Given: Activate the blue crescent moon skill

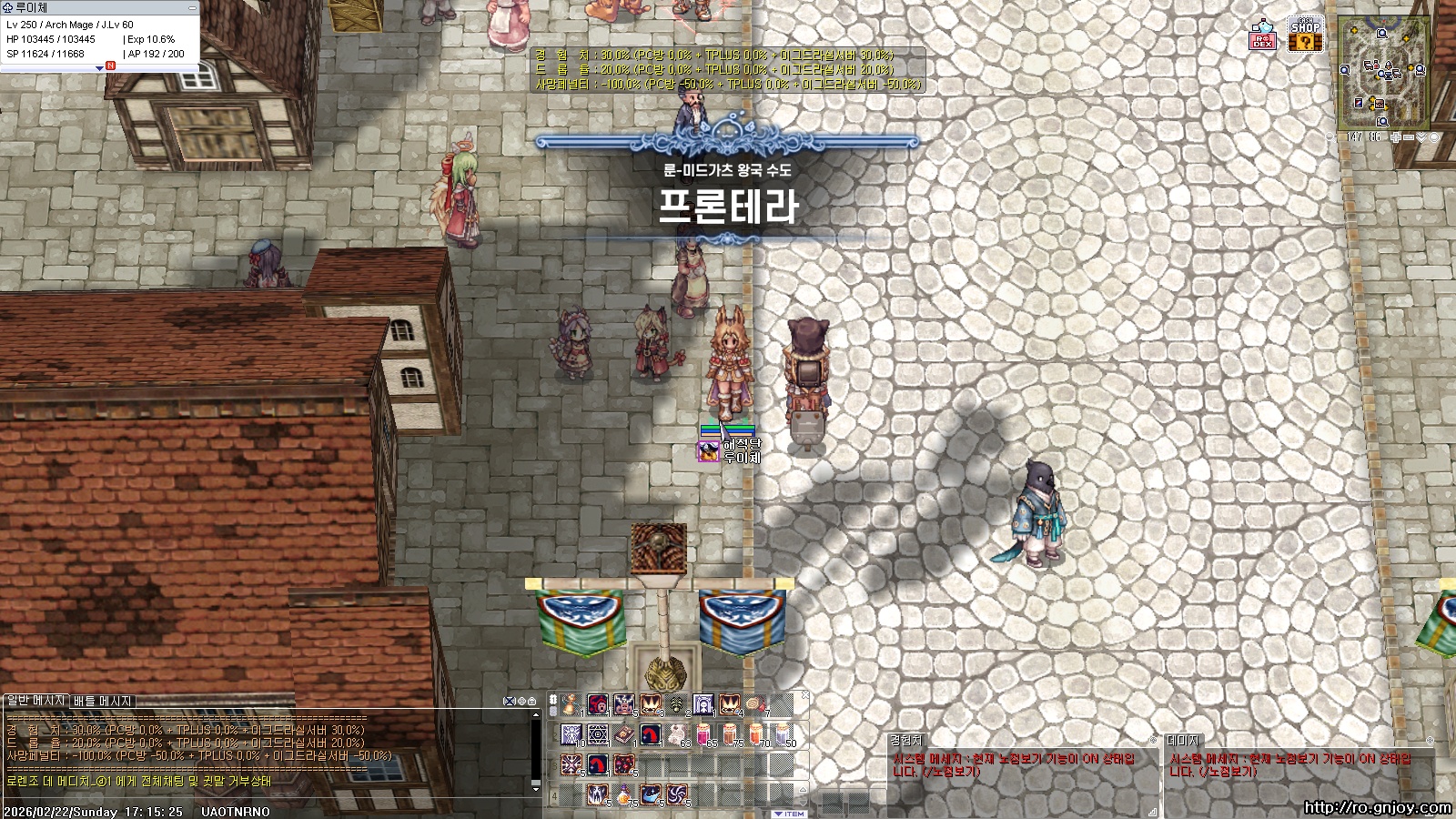Looking at the screenshot, I should [x=650, y=794].
